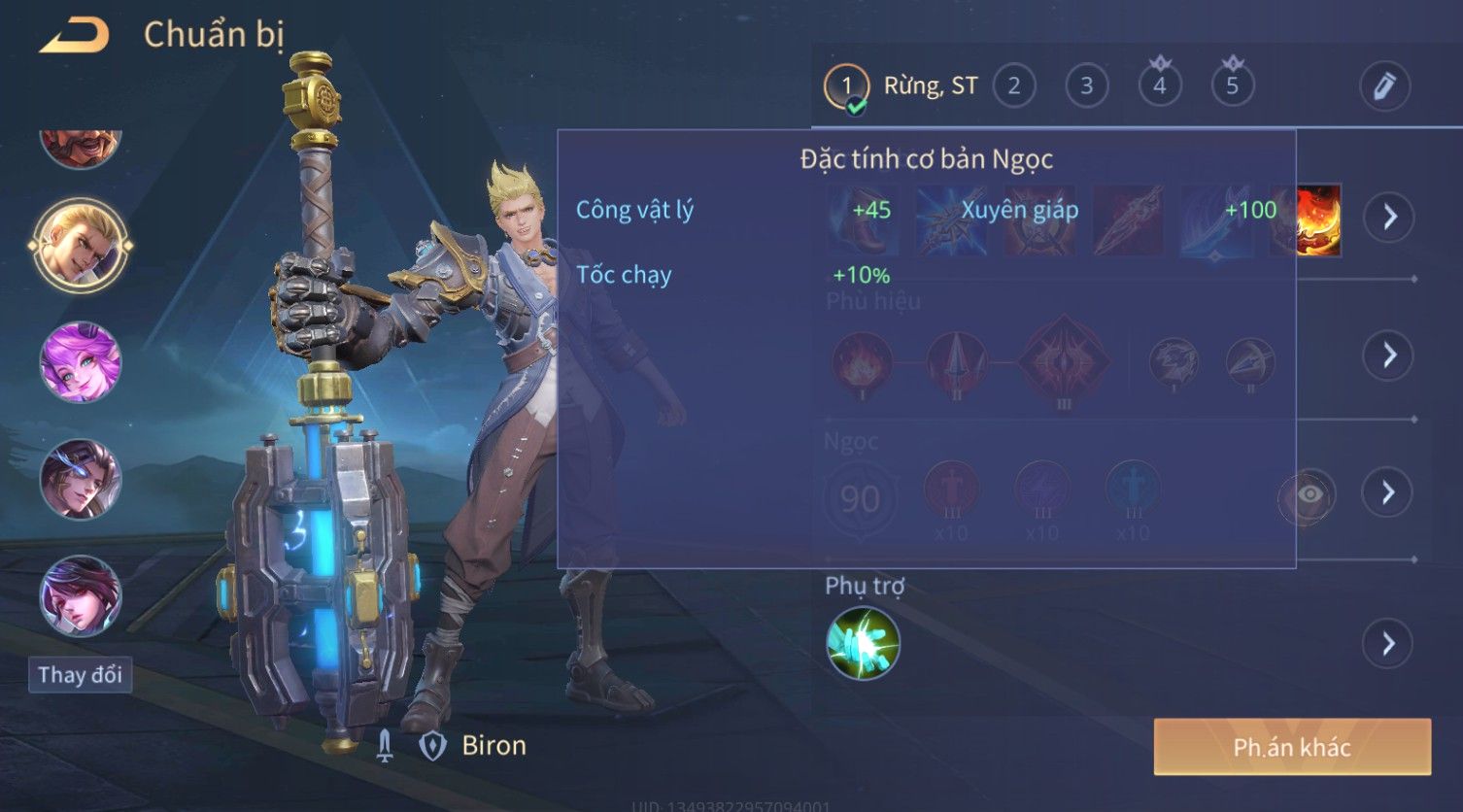The width and height of the screenshot is (1463, 812).
Task: Toggle the rune stats eye icon
Action: tap(1308, 495)
